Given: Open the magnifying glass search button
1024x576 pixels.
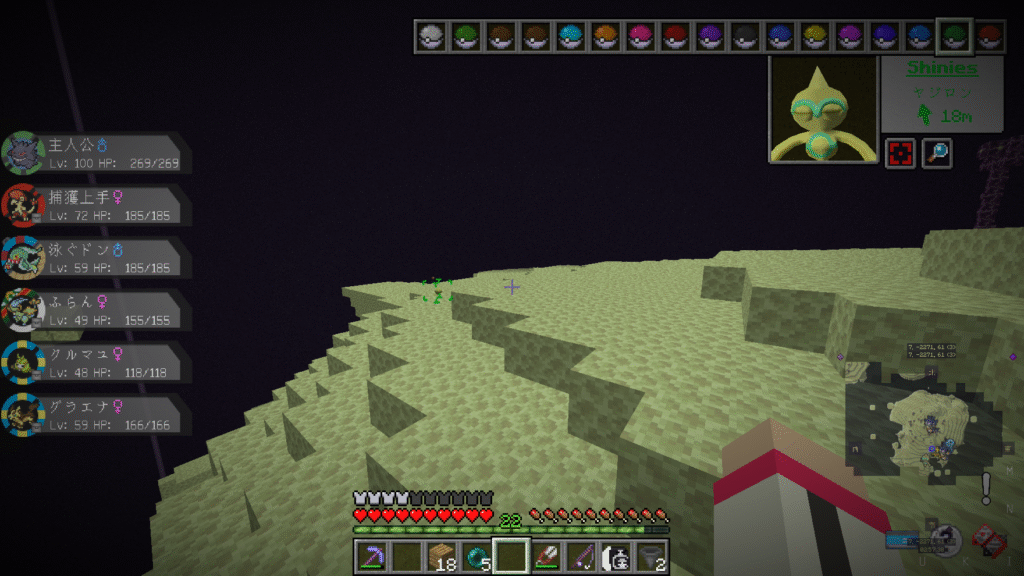Looking at the screenshot, I should tap(937, 153).
